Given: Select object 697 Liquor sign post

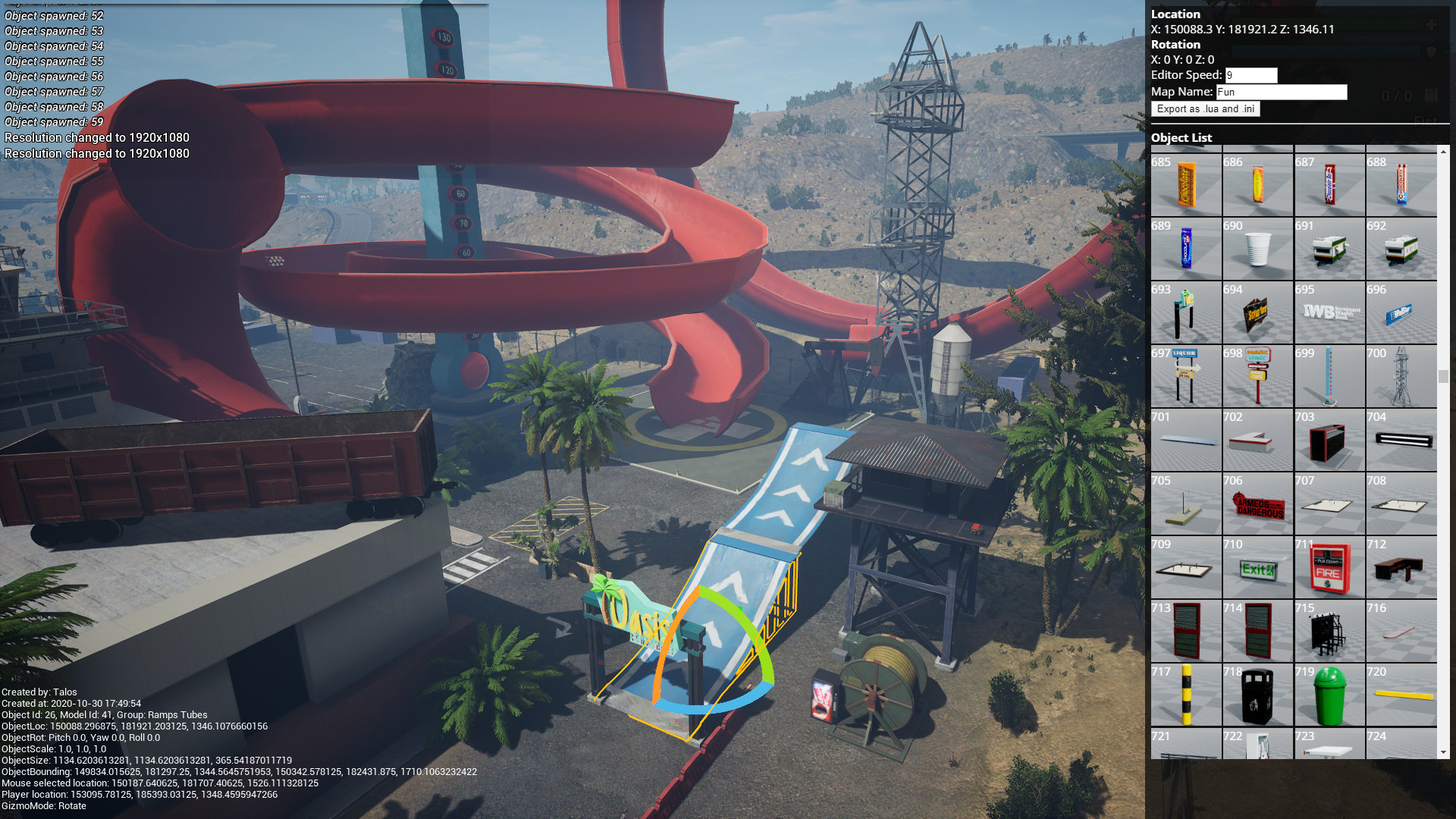Looking at the screenshot, I should tap(1186, 377).
